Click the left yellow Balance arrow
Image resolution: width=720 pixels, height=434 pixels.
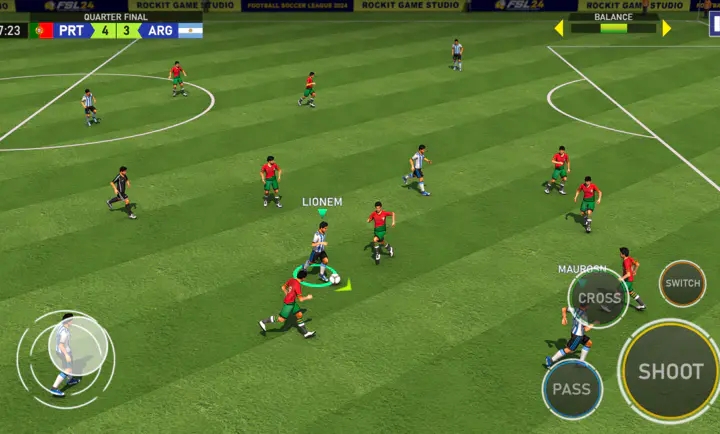pyautogui.click(x=559, y=28)
